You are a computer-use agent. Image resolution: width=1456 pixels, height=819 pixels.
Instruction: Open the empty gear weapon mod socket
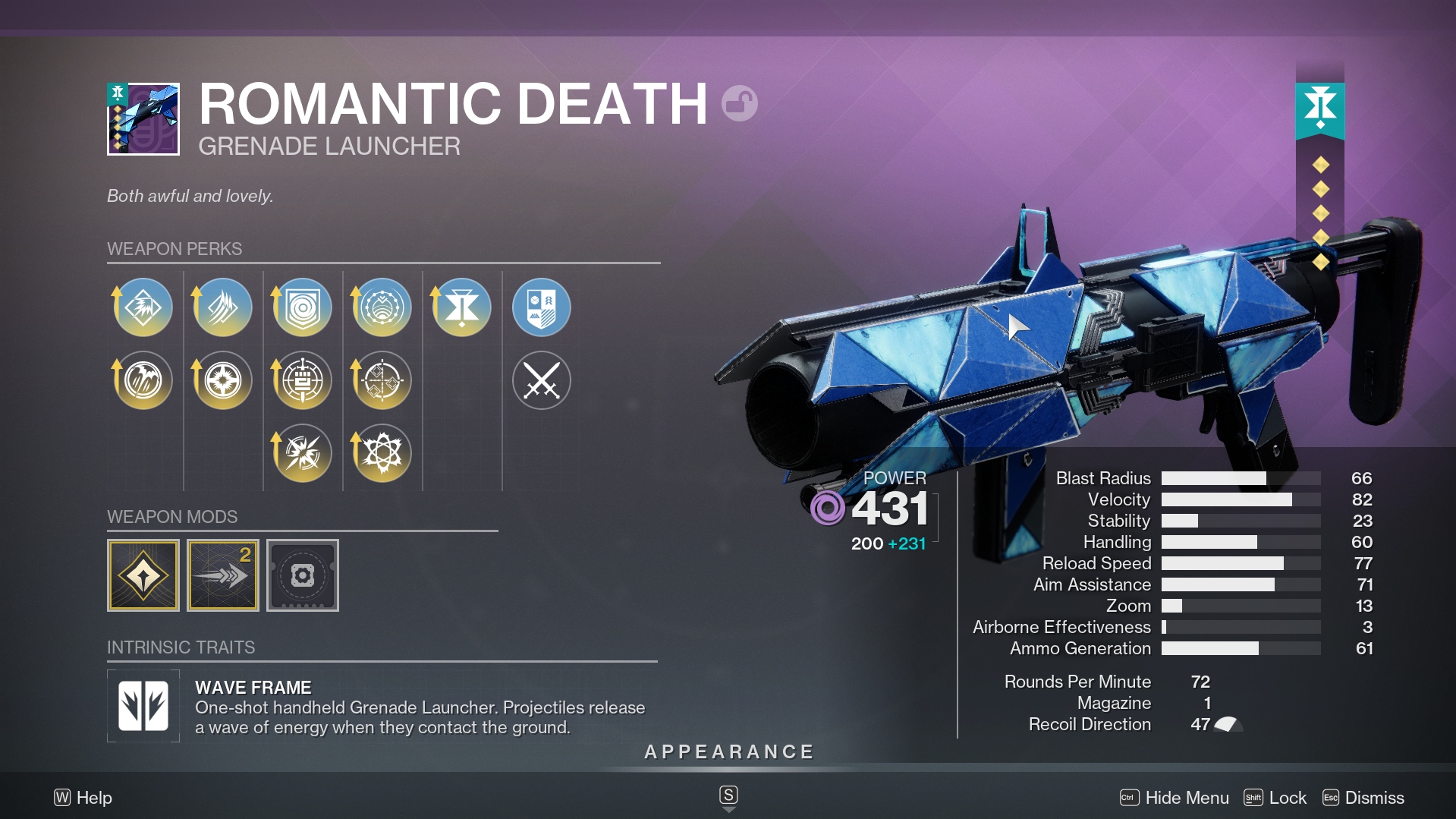coord(303,575)
